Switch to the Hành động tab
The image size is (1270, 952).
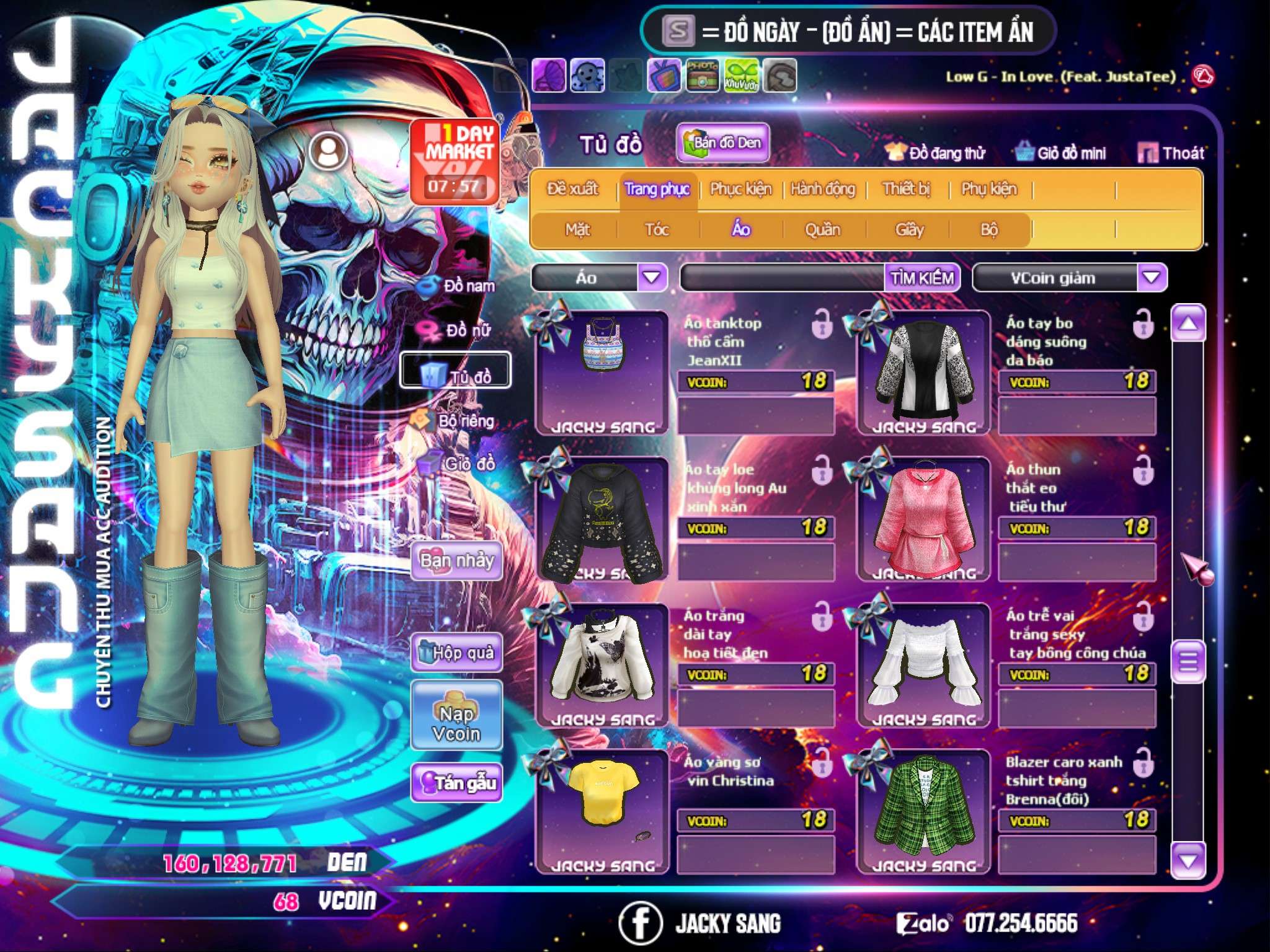(x=823, y=189)
